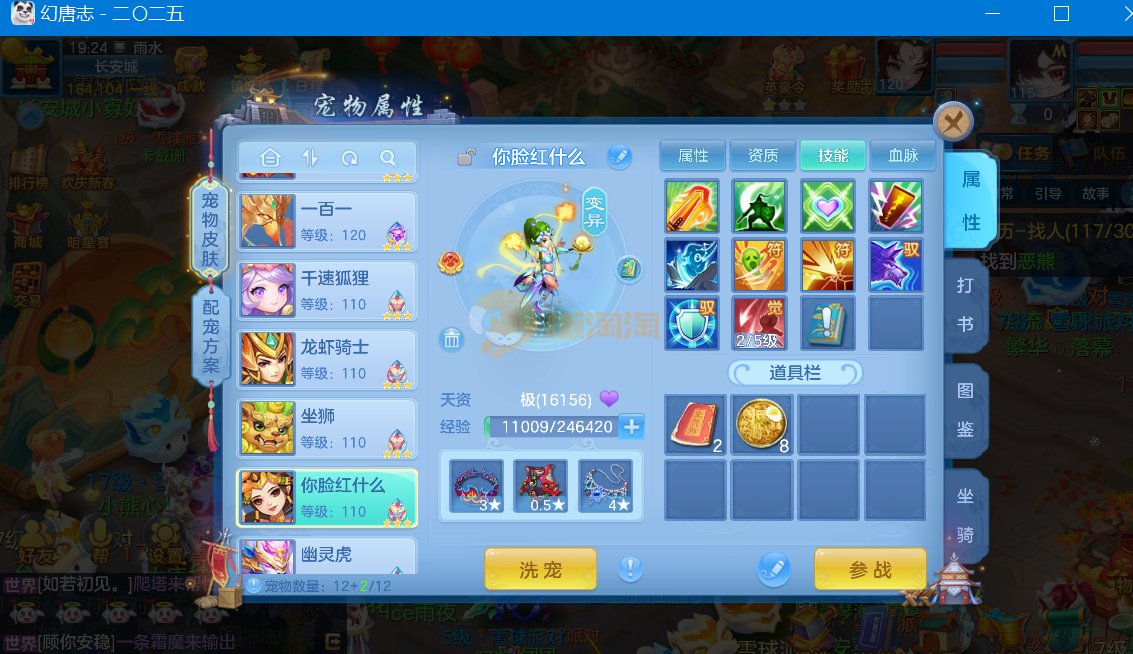This screenshot has height=654, width=1133.
Task: Choose the 龙虾骑士 pet entry
Action: click(328, 359)
